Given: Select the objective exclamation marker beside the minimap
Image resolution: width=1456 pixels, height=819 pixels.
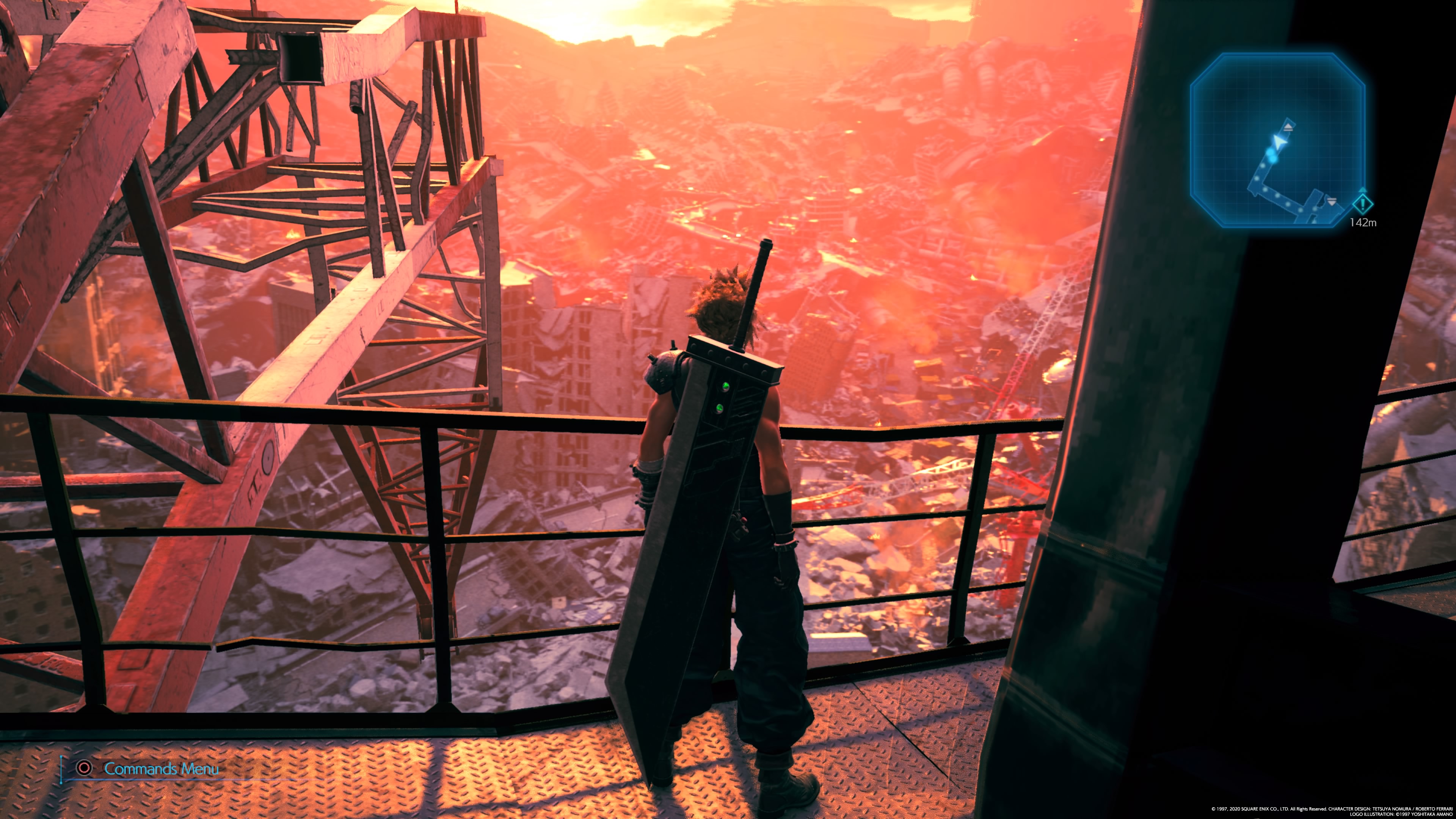Looking at the screenshot, I should pyautogui.click(x=1363, y=204).
